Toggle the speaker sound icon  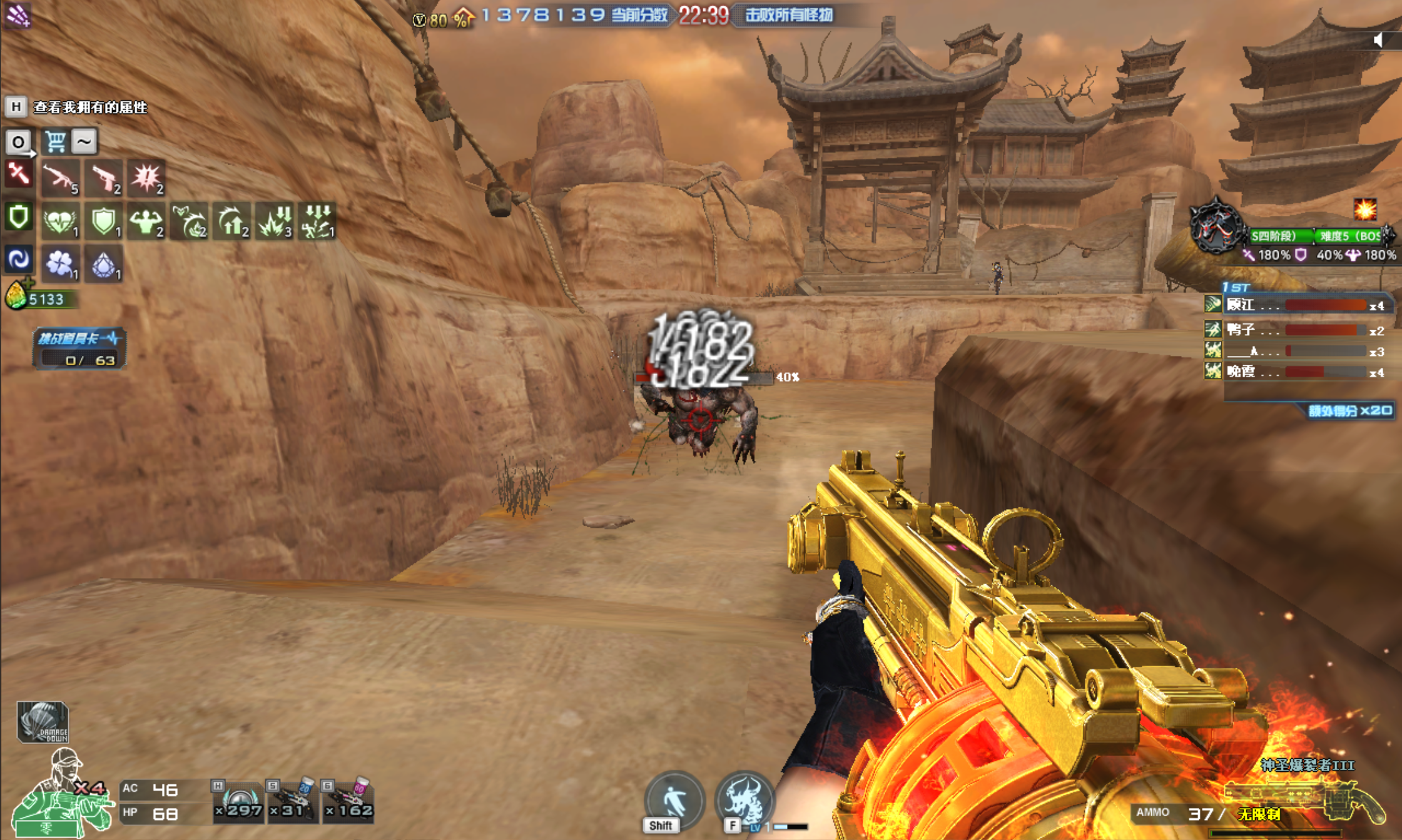tap(1379, 41)
